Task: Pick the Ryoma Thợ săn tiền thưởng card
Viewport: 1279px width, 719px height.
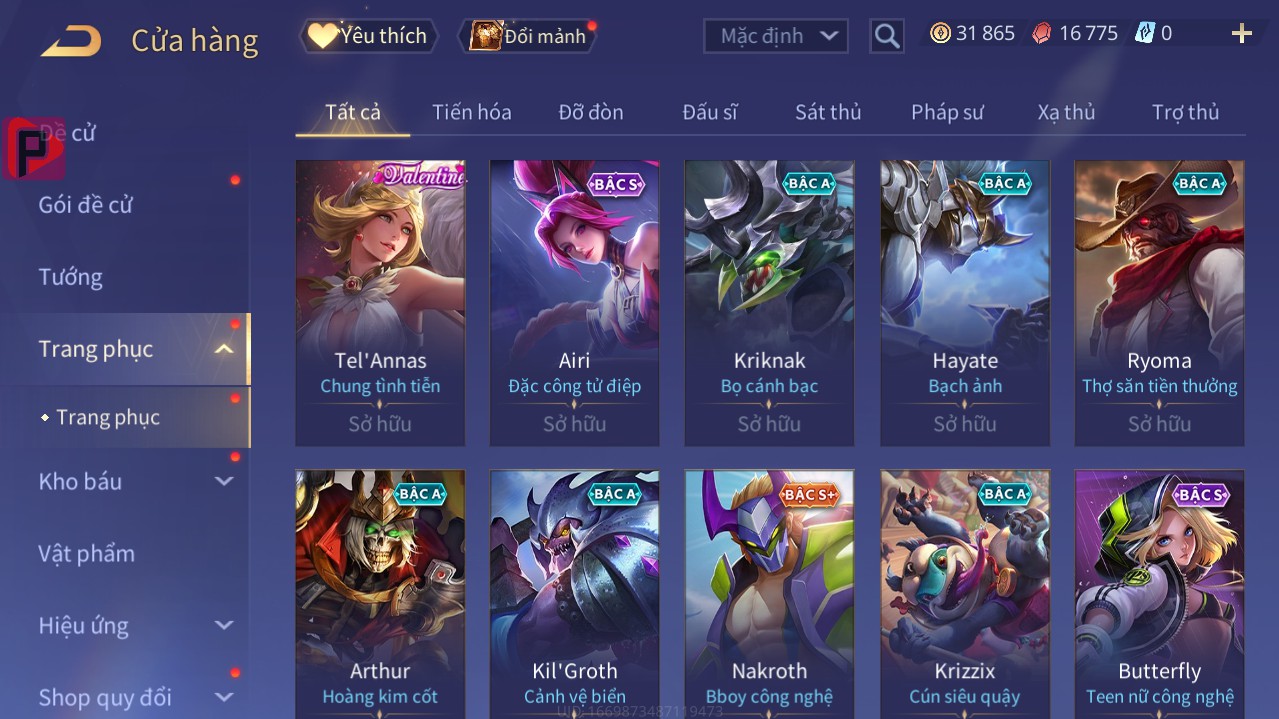Action: click(1159, 302)
